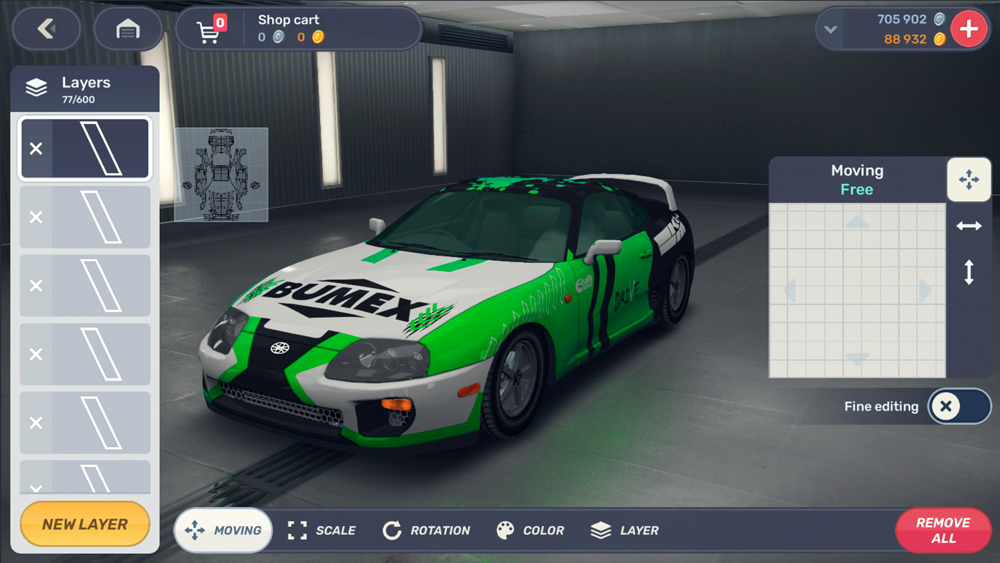This screenshot has width=1000, height=563.
Task: Create a new layer
Action: (85, 524)
